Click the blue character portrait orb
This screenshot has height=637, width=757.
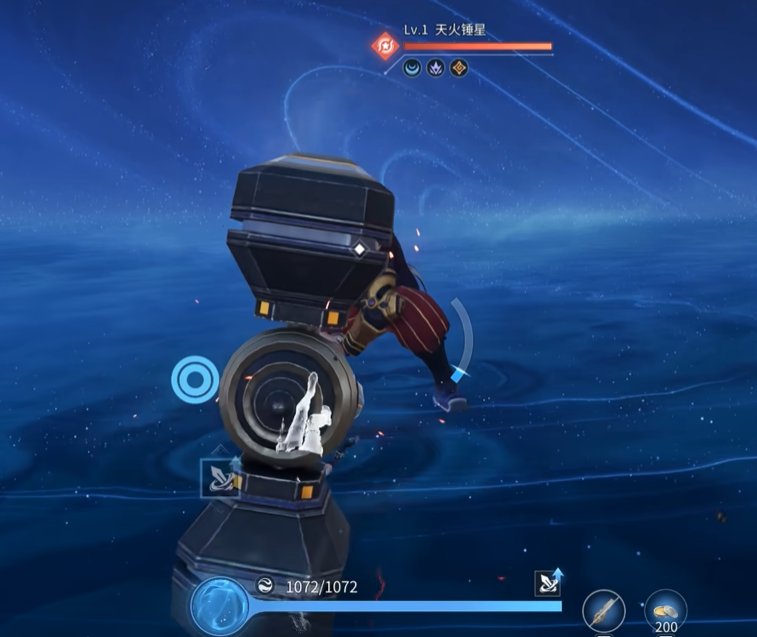click(218, 606)
